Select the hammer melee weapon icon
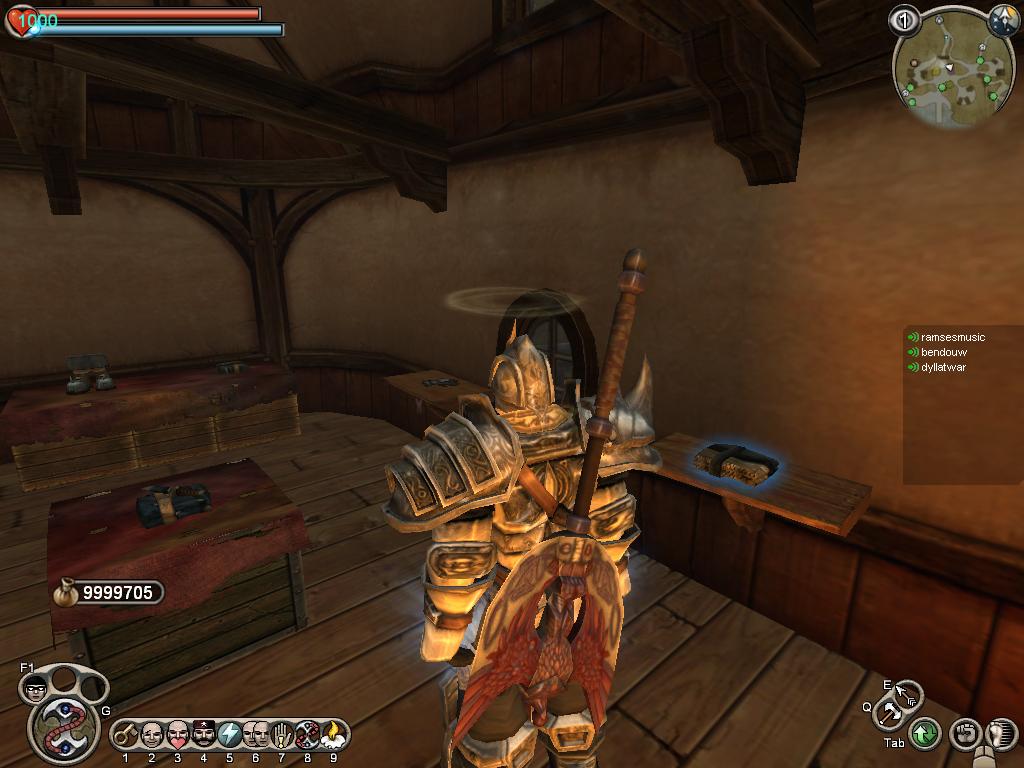 coord(889,714)
